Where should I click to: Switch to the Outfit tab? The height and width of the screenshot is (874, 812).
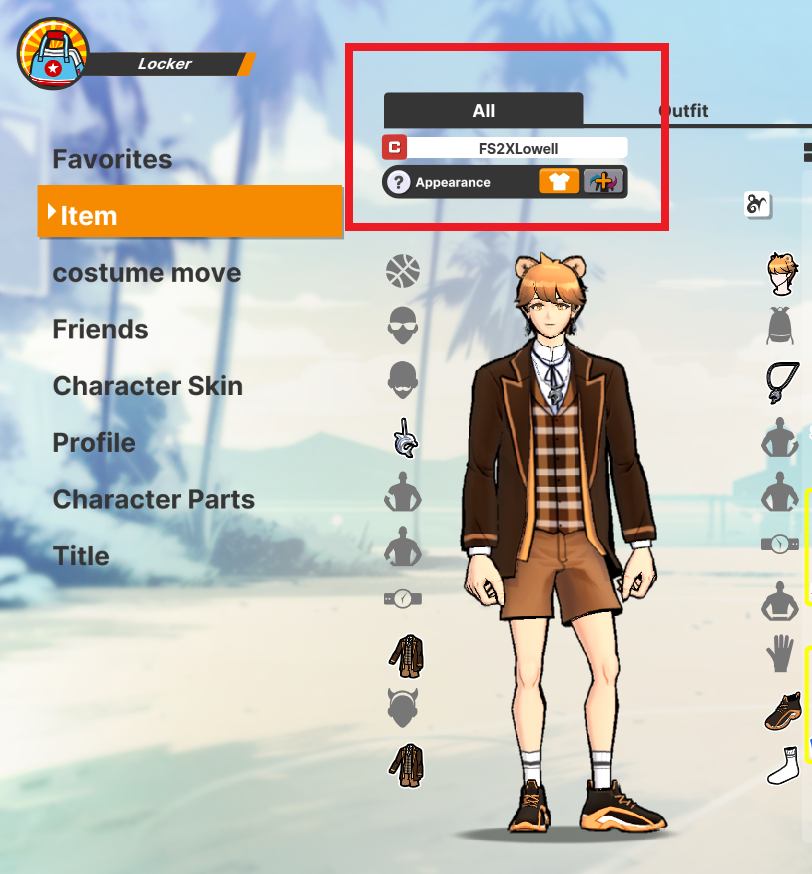(x=683, y=111)
